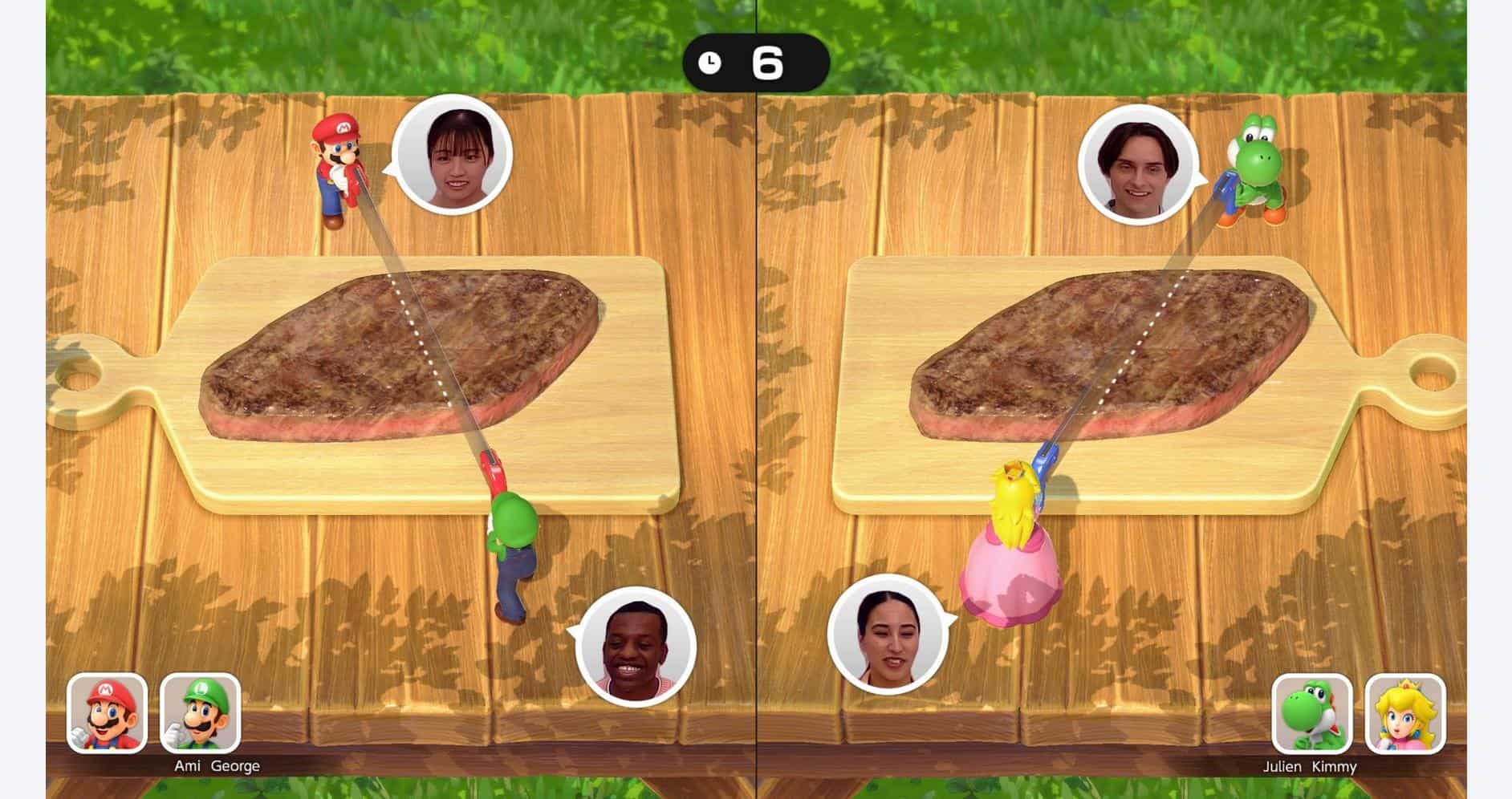Click Luigi's figure below the steak
1512x799 pixels.
514,554
